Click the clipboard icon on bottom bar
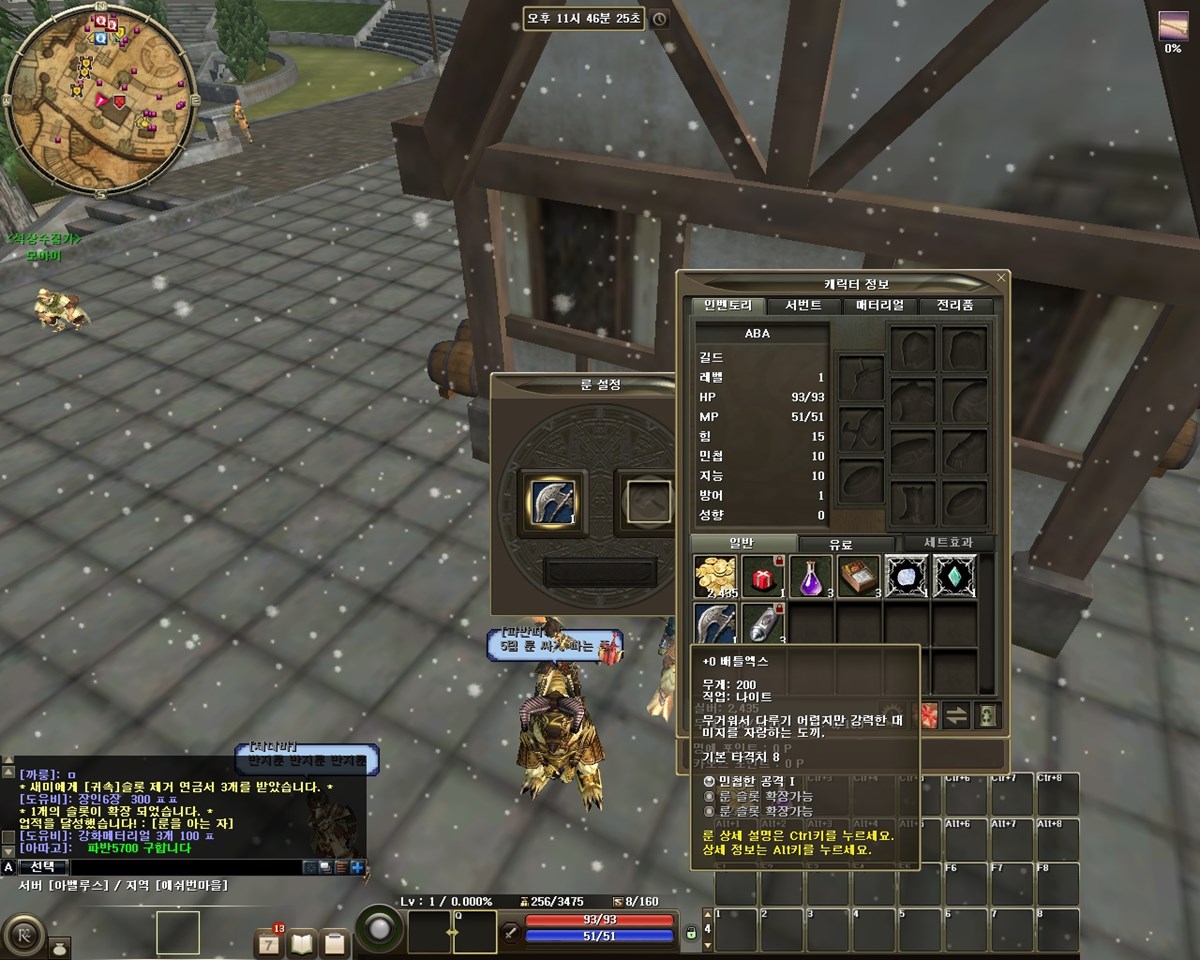The image size is (1200, 960). click(x=335, y=942)
